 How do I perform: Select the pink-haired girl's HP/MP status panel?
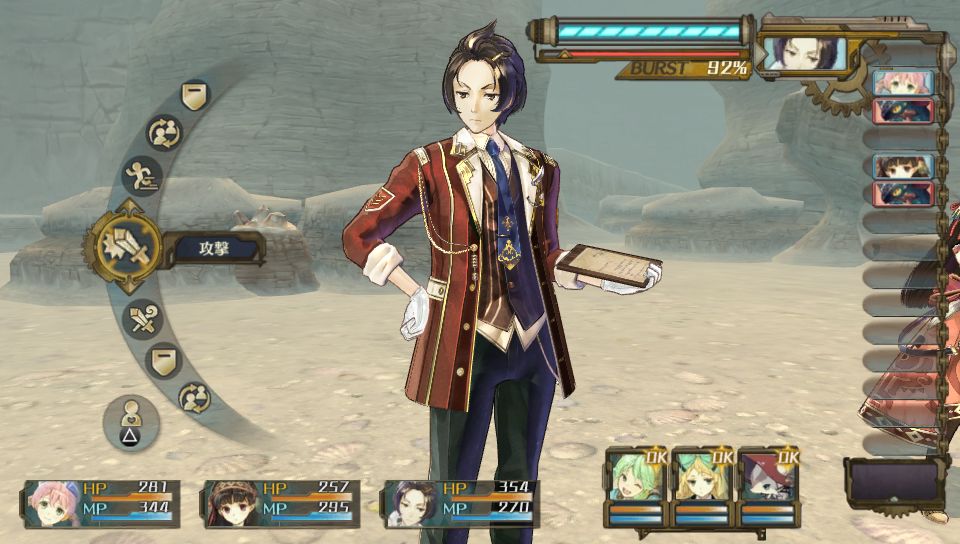pos(102,503)
